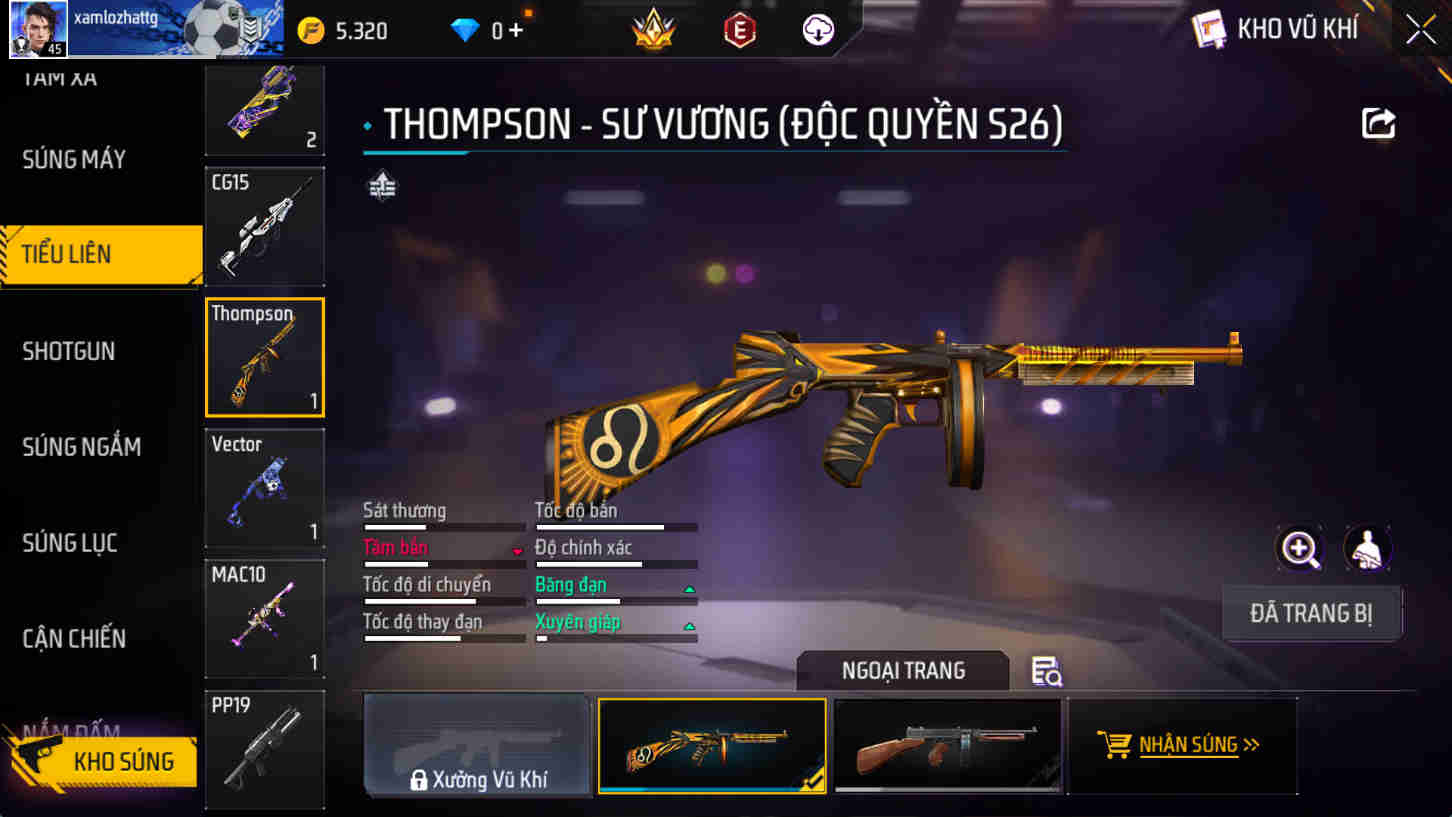Expand the Băng đạn stat arrow
The height and width of the screenshot is (817, 1452).
point(689,590)
